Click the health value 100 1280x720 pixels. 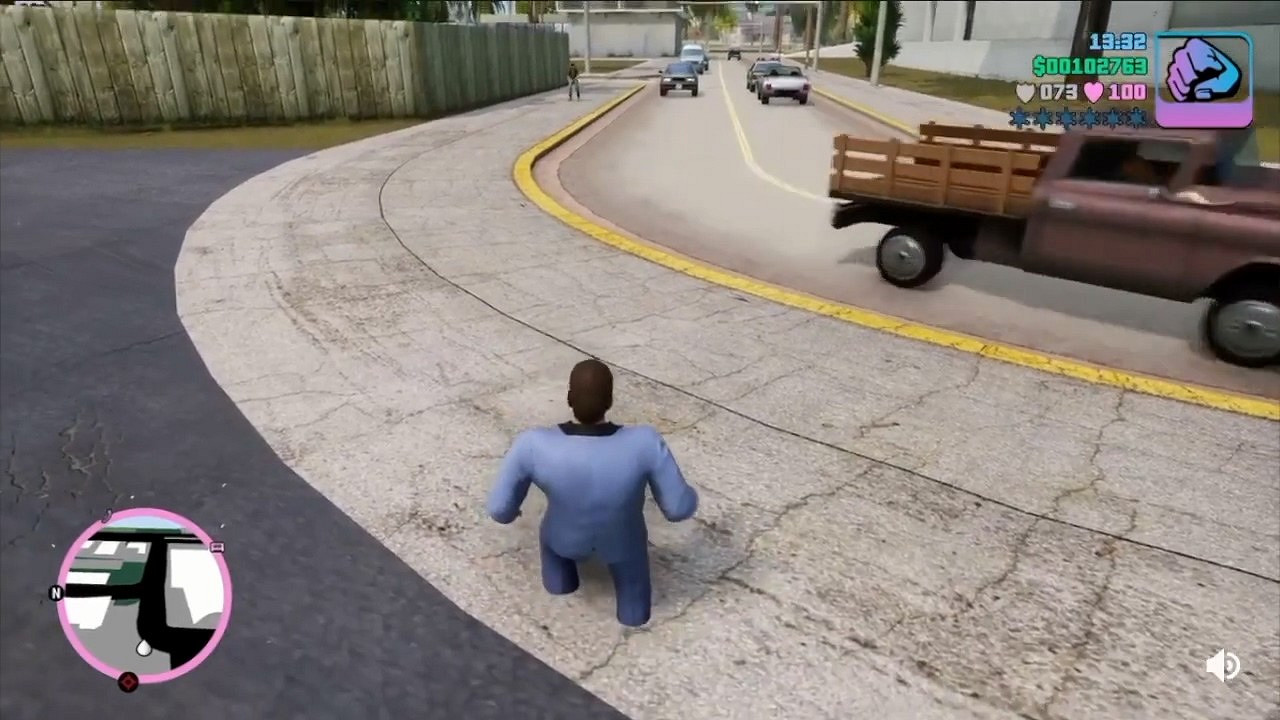1127,92
